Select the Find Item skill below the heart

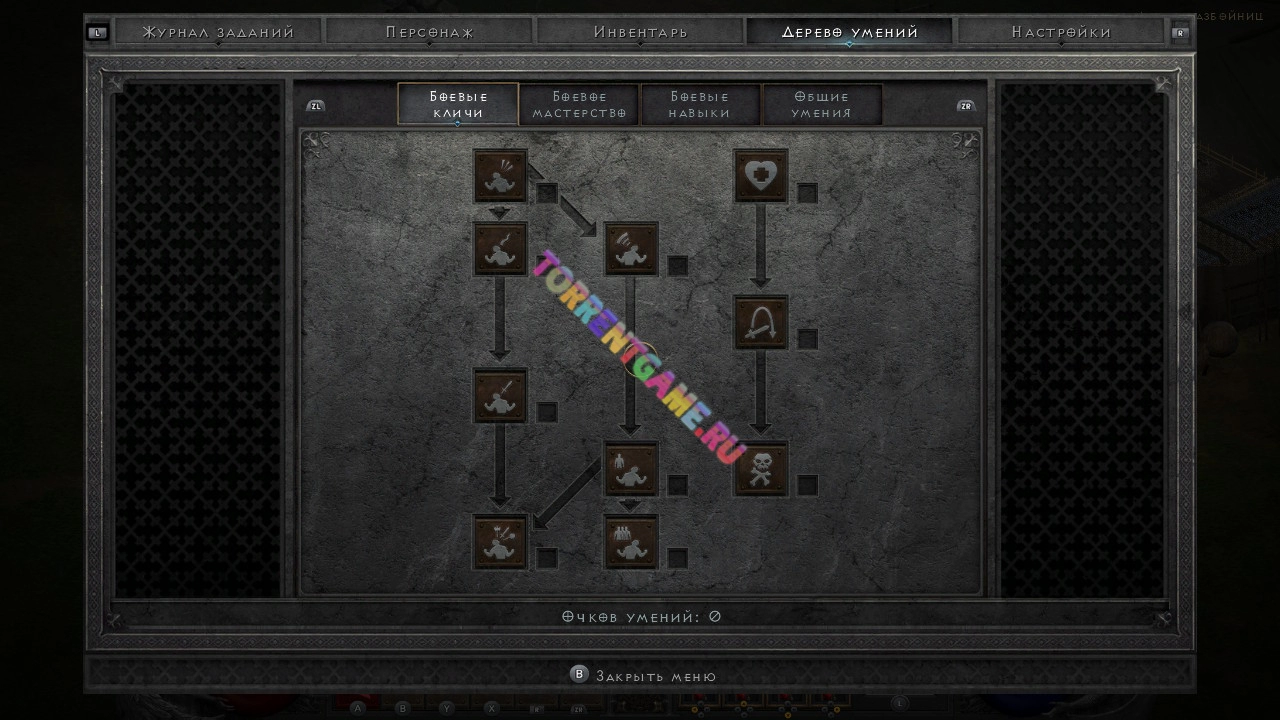coord(761,322)
